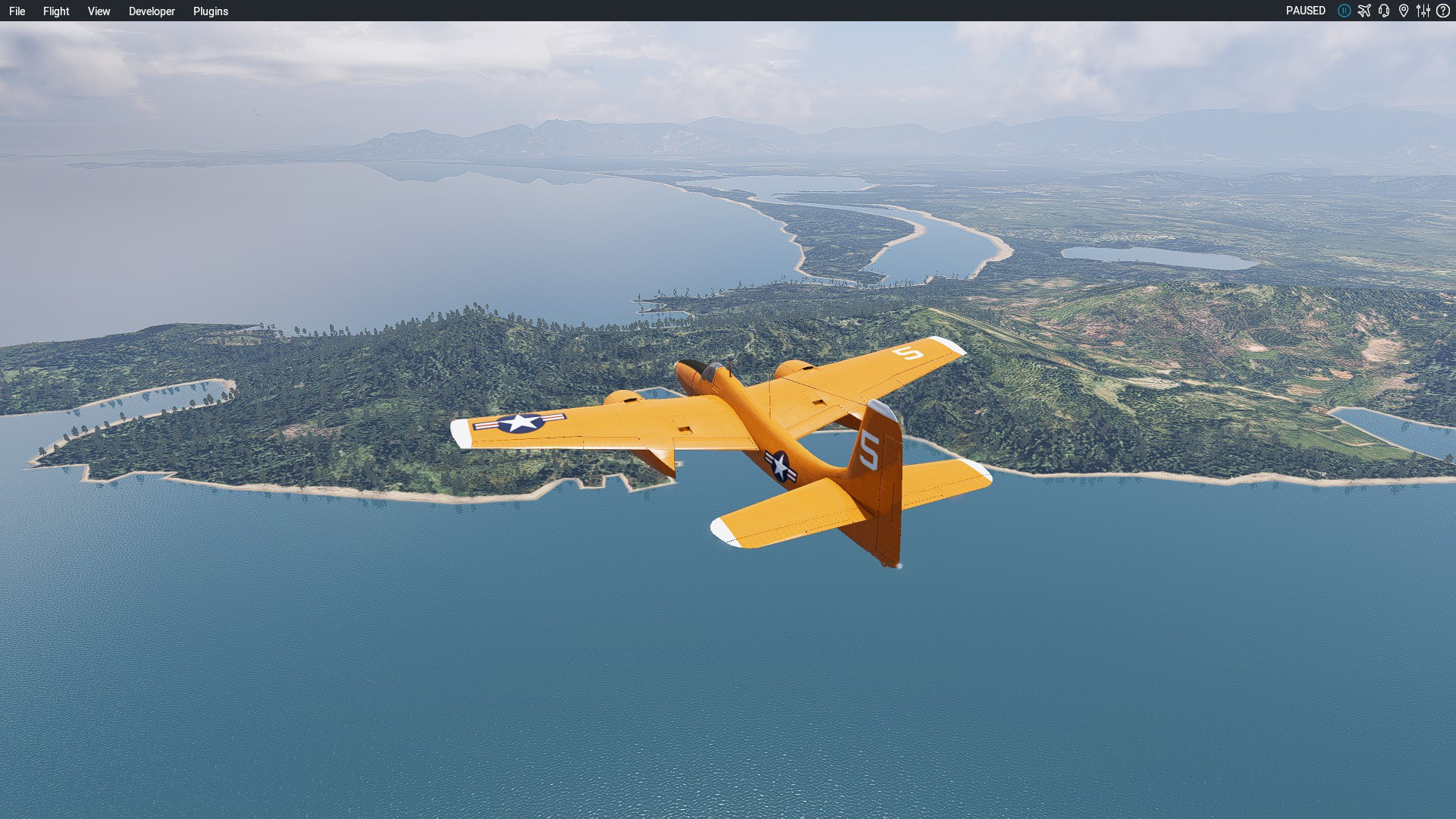Open settings via the sliders icon
Viewport: 1456px width, 819px height.
point(1423,11)
